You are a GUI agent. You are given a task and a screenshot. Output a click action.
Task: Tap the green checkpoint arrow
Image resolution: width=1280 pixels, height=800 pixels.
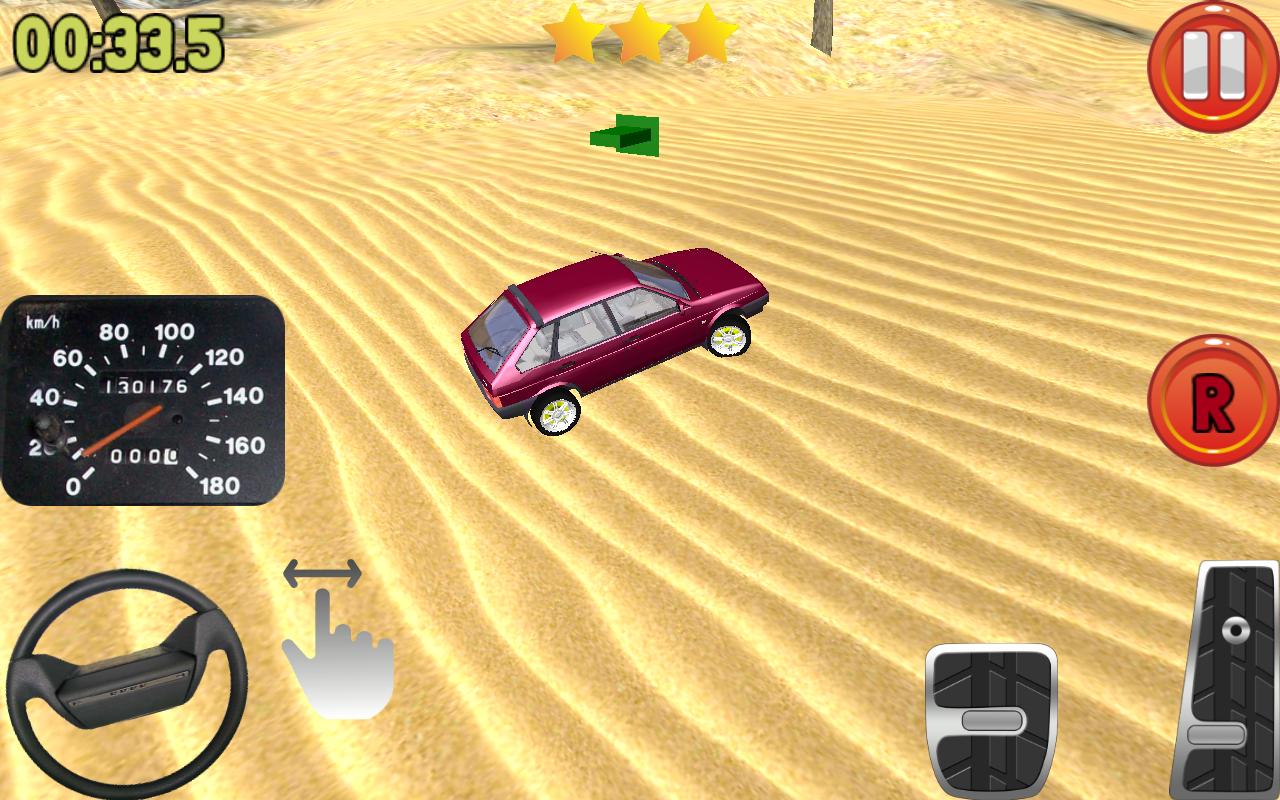click(x=625, y=135)
